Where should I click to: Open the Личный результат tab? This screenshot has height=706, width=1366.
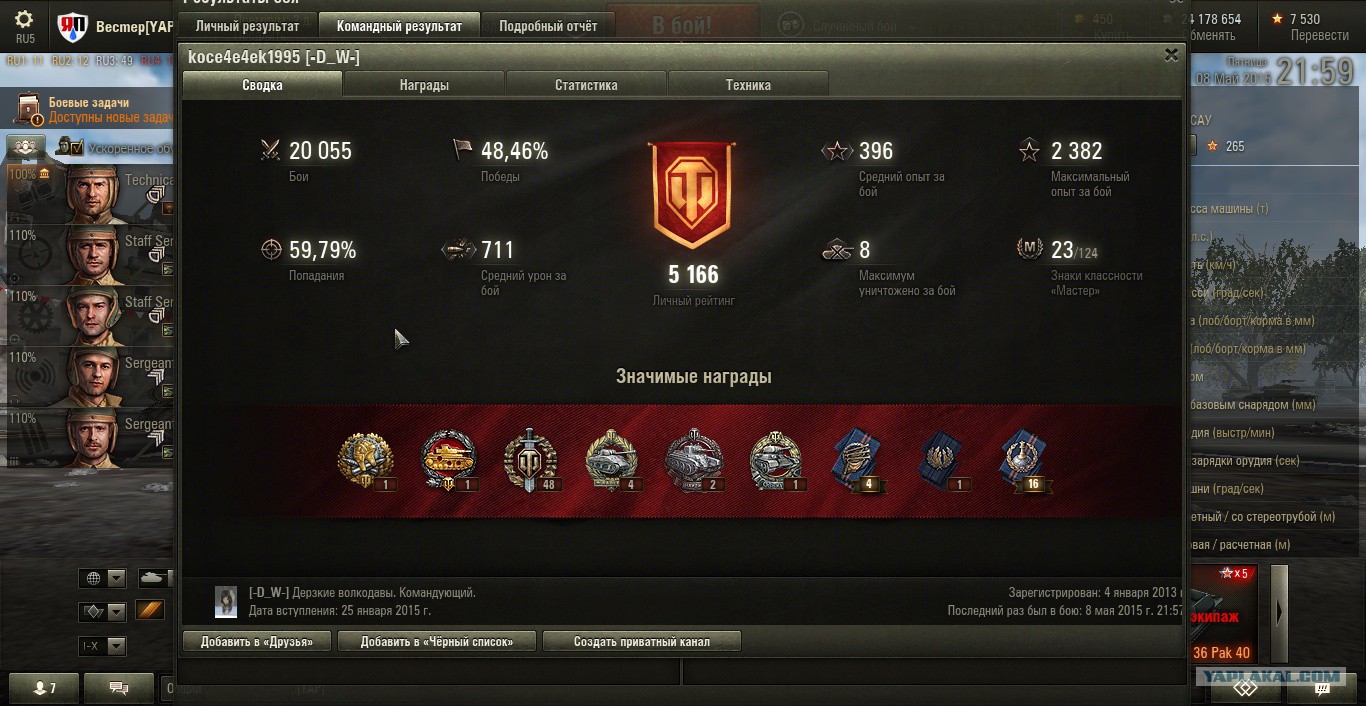pyautogui.click(x=247, y=26)
